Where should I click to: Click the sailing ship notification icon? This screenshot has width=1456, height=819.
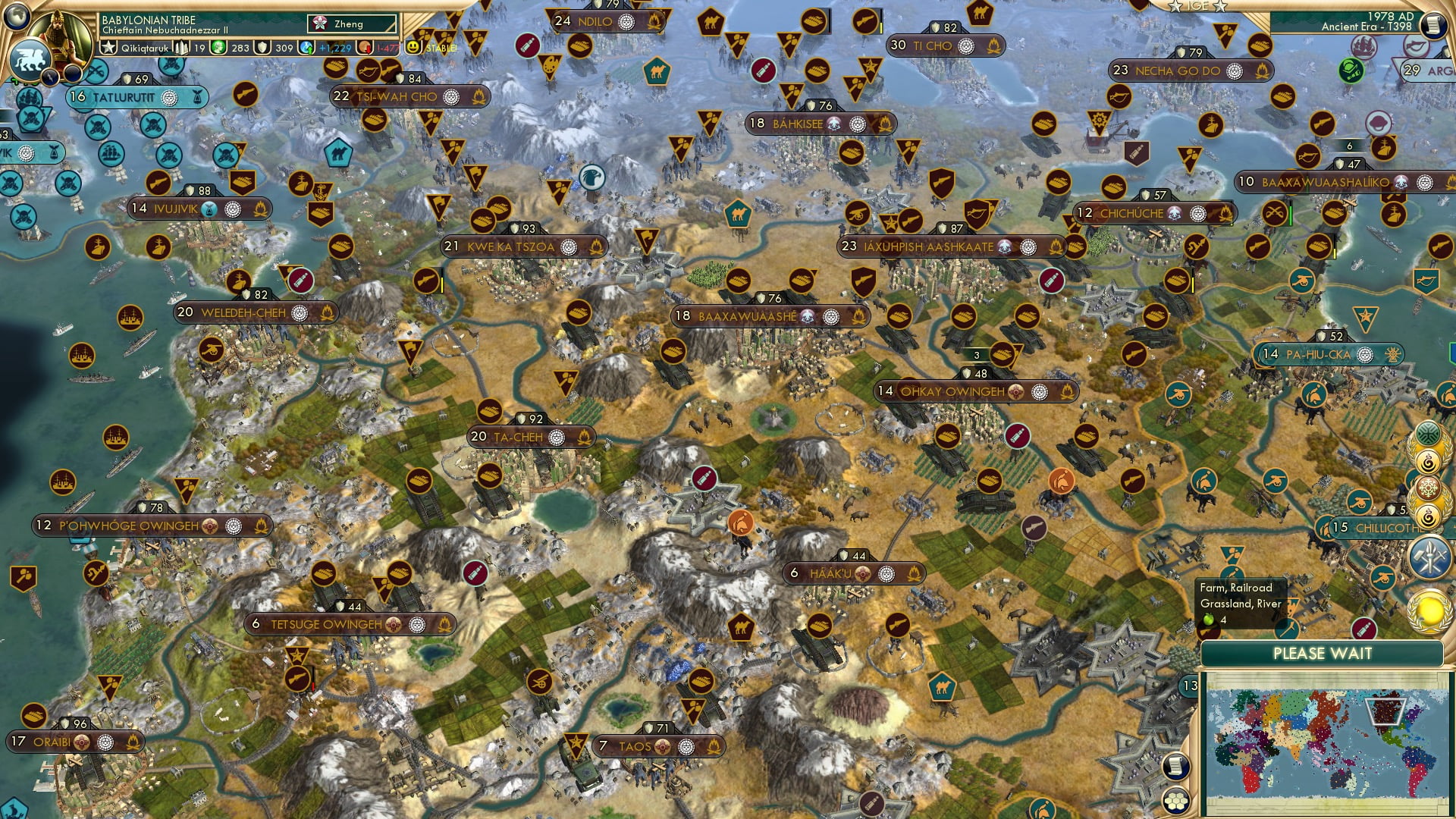1363,46
